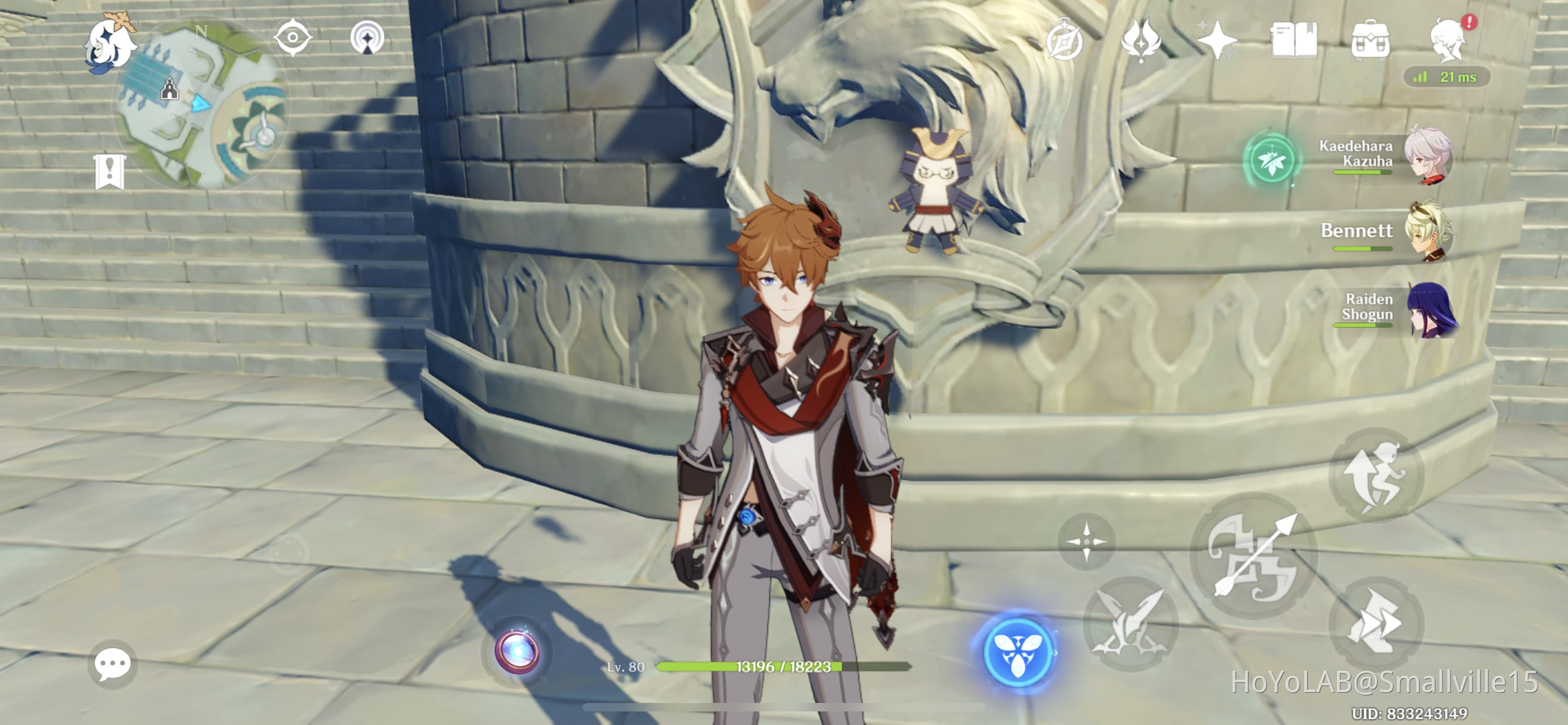Open the inventory bag
Screen dimensions: 1568x725
(1372, 40)
